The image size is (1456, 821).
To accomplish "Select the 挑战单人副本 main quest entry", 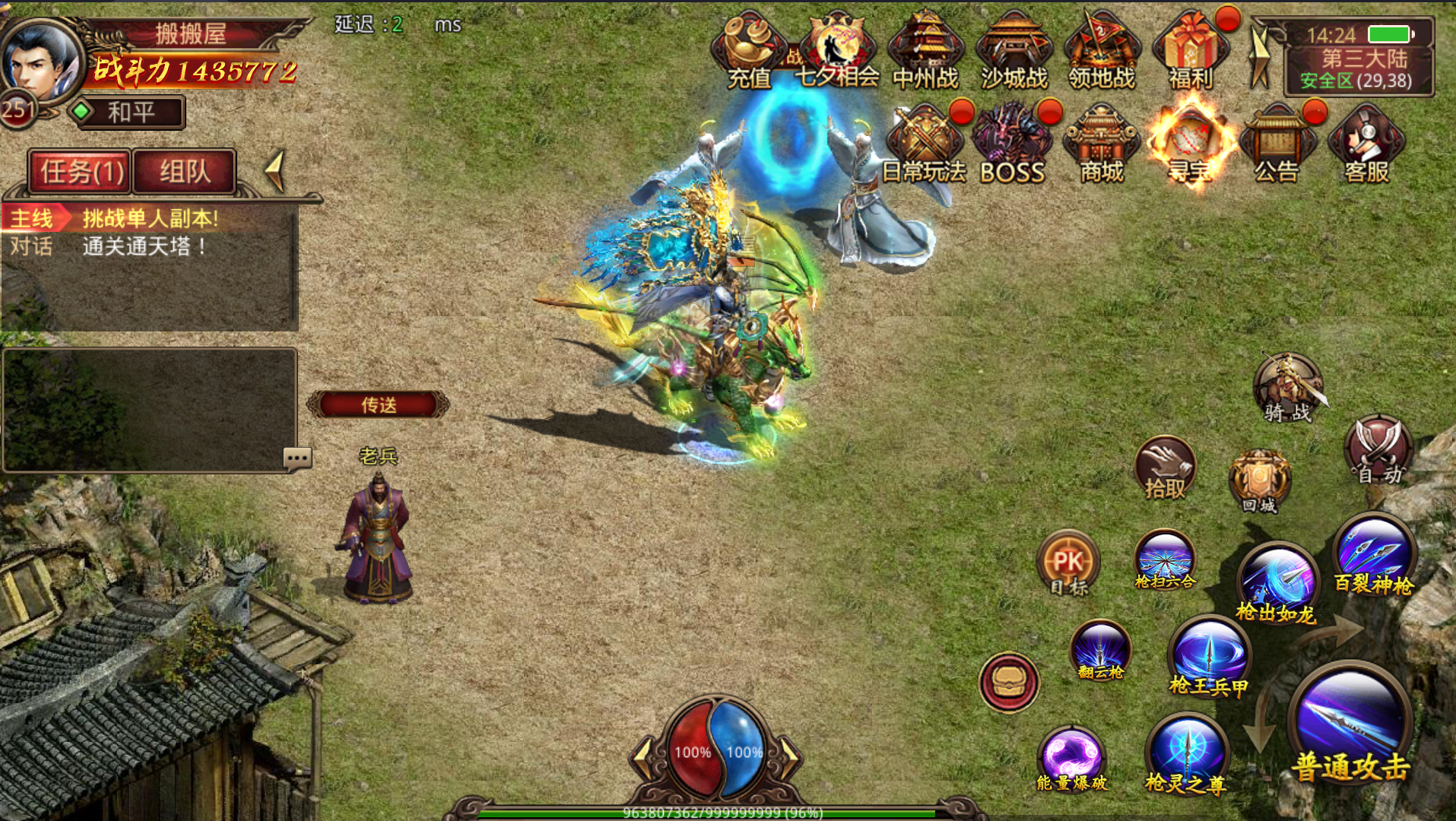I will pos(149,219).
